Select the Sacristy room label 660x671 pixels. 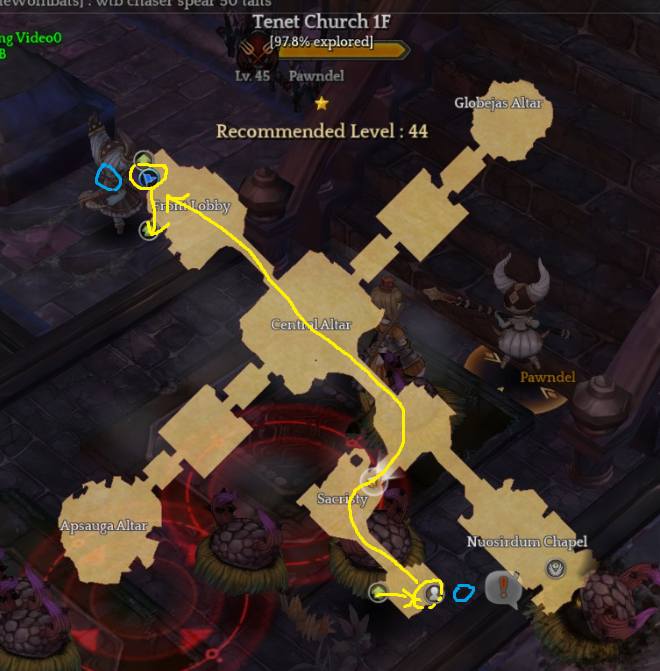pyautogui.click(x=342, y=498)
